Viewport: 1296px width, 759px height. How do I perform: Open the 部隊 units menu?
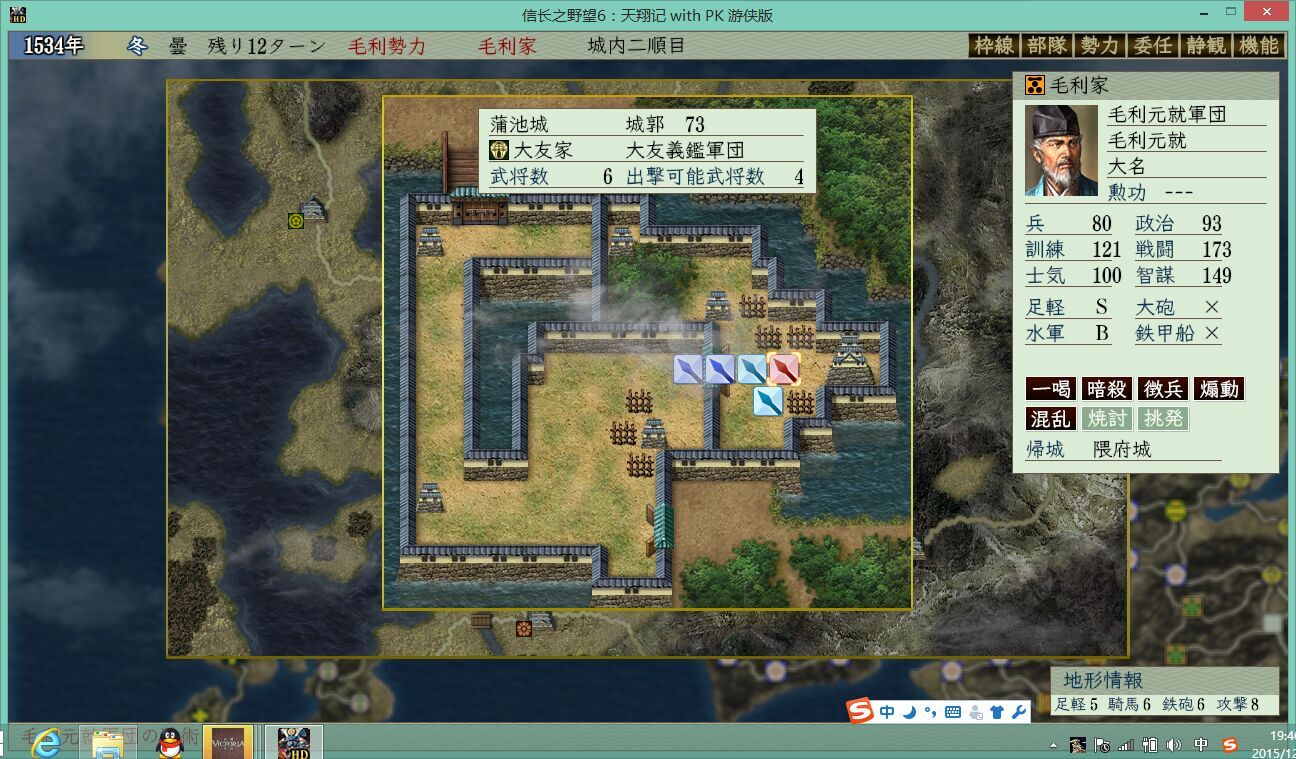tap(1046, 45)
